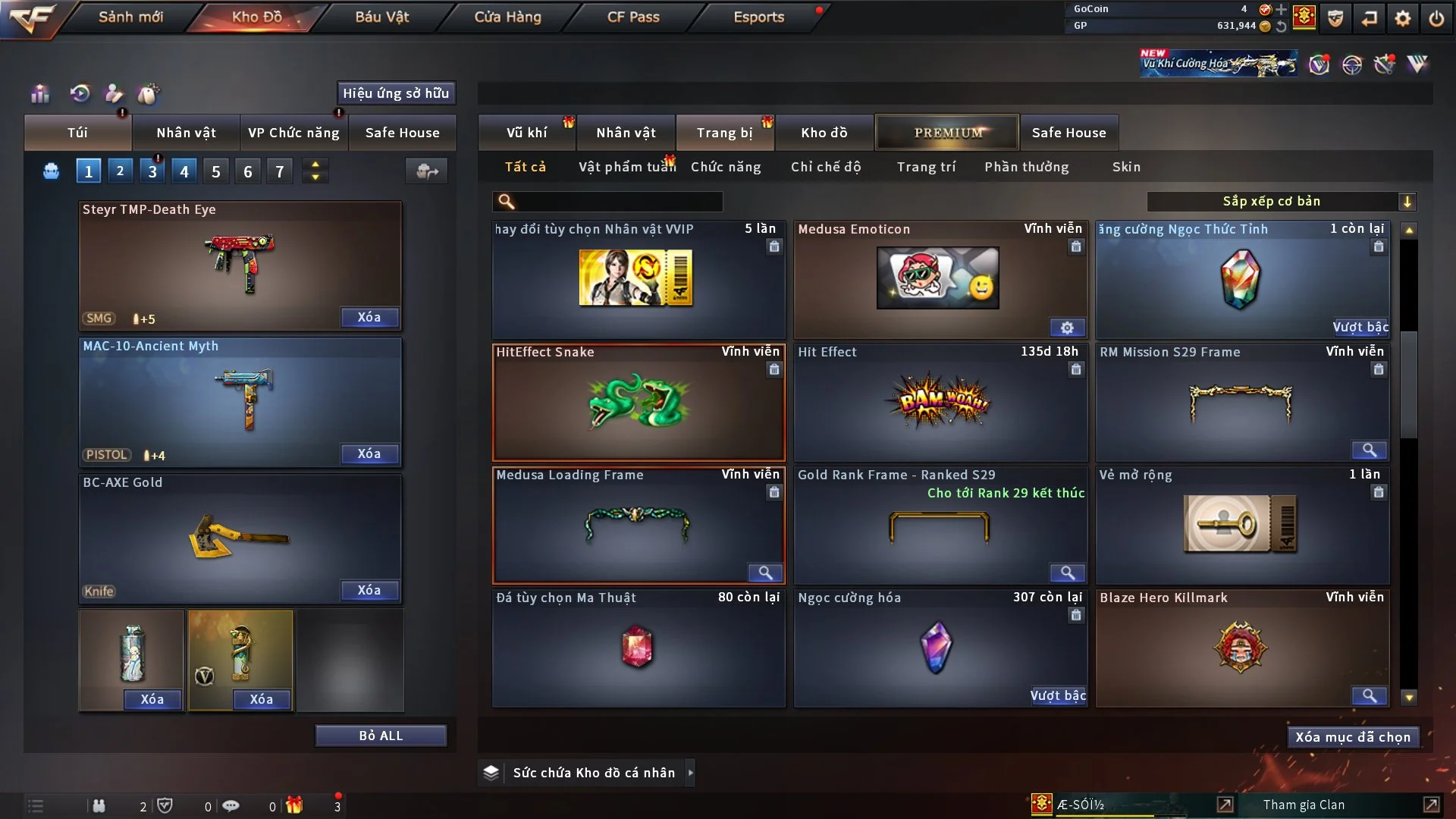
Task: Delete selected items with Xóa mục đã chọn
Action: click(x=1352, y=737)
